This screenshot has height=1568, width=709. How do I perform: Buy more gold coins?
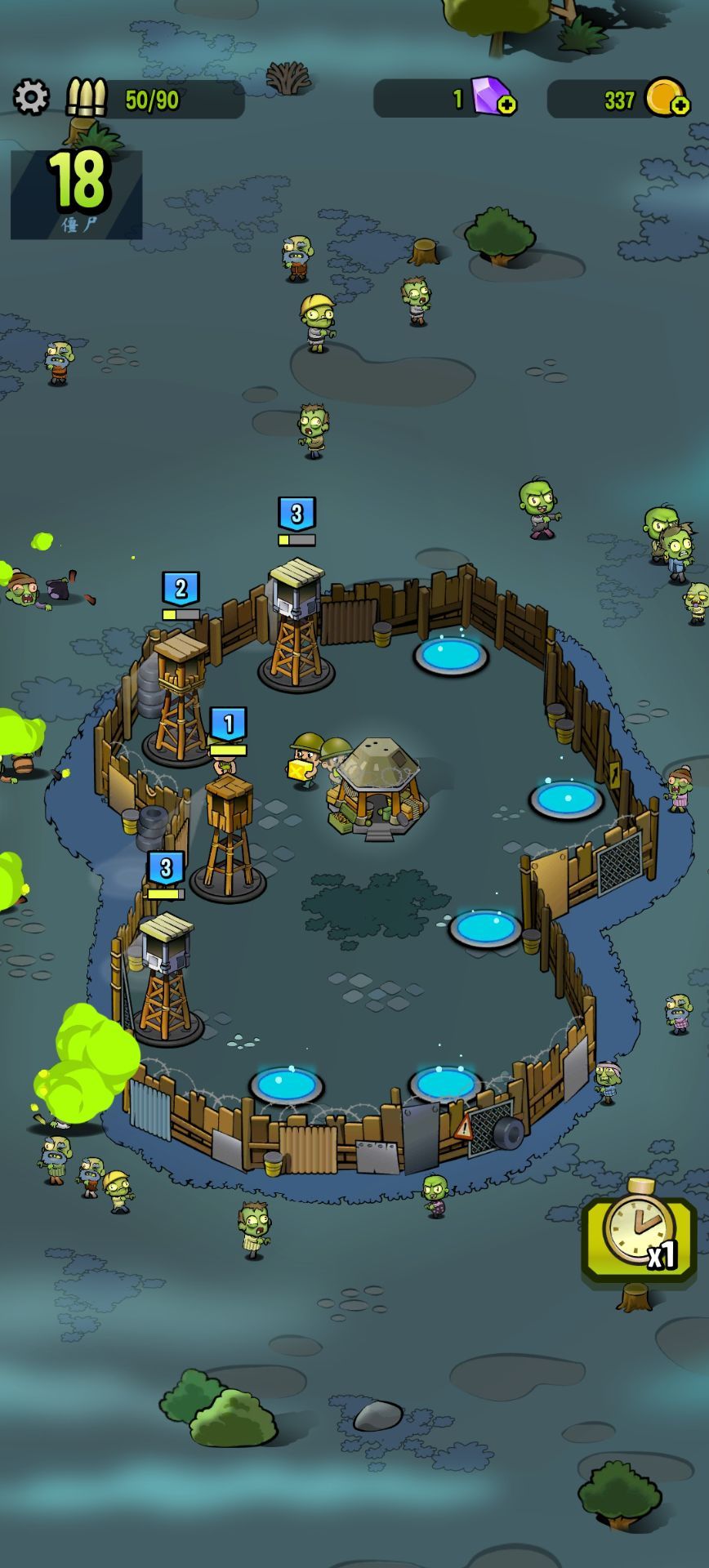(679, 105)
